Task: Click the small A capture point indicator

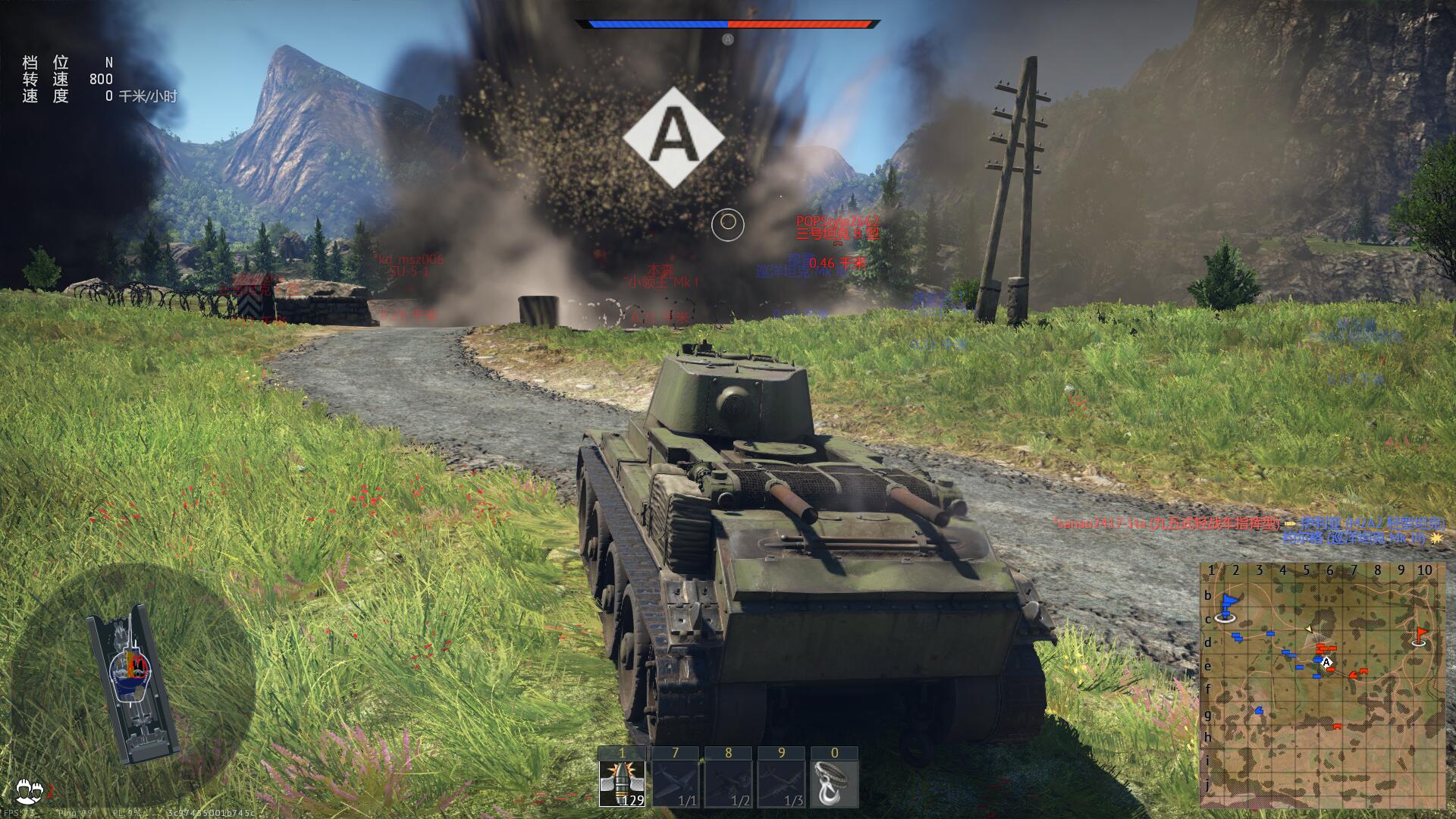Action: pos(728,39)
